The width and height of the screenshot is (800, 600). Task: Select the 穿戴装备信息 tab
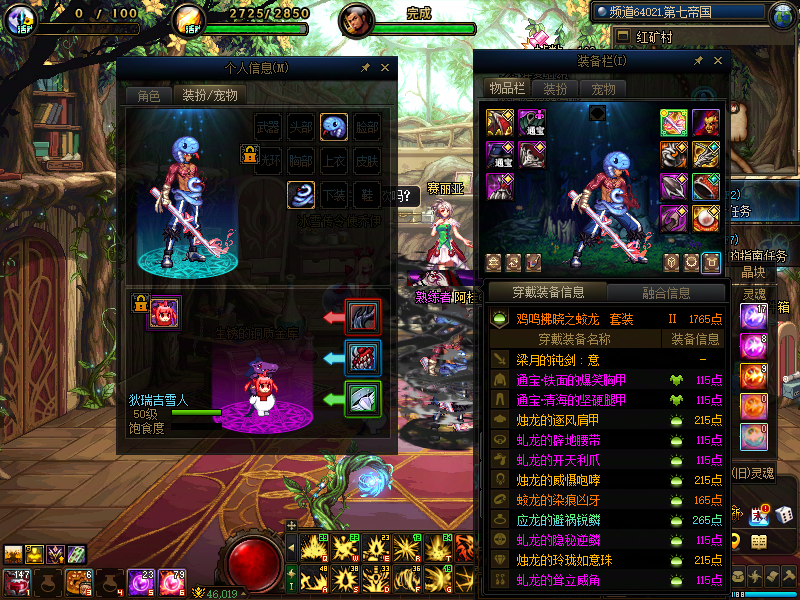[x=548, y=293]
